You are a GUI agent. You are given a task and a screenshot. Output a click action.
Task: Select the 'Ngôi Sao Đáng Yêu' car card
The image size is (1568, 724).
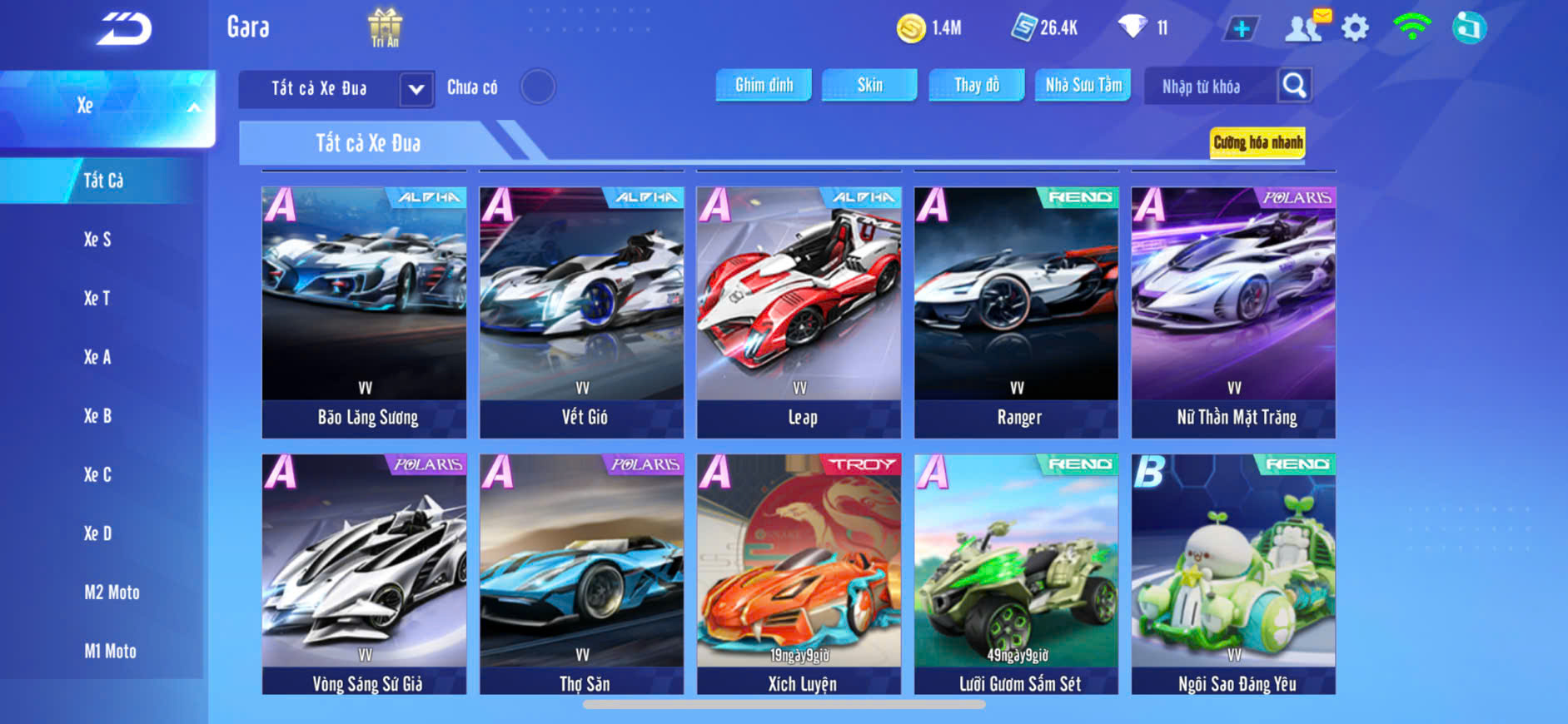tap(1233, 574)
